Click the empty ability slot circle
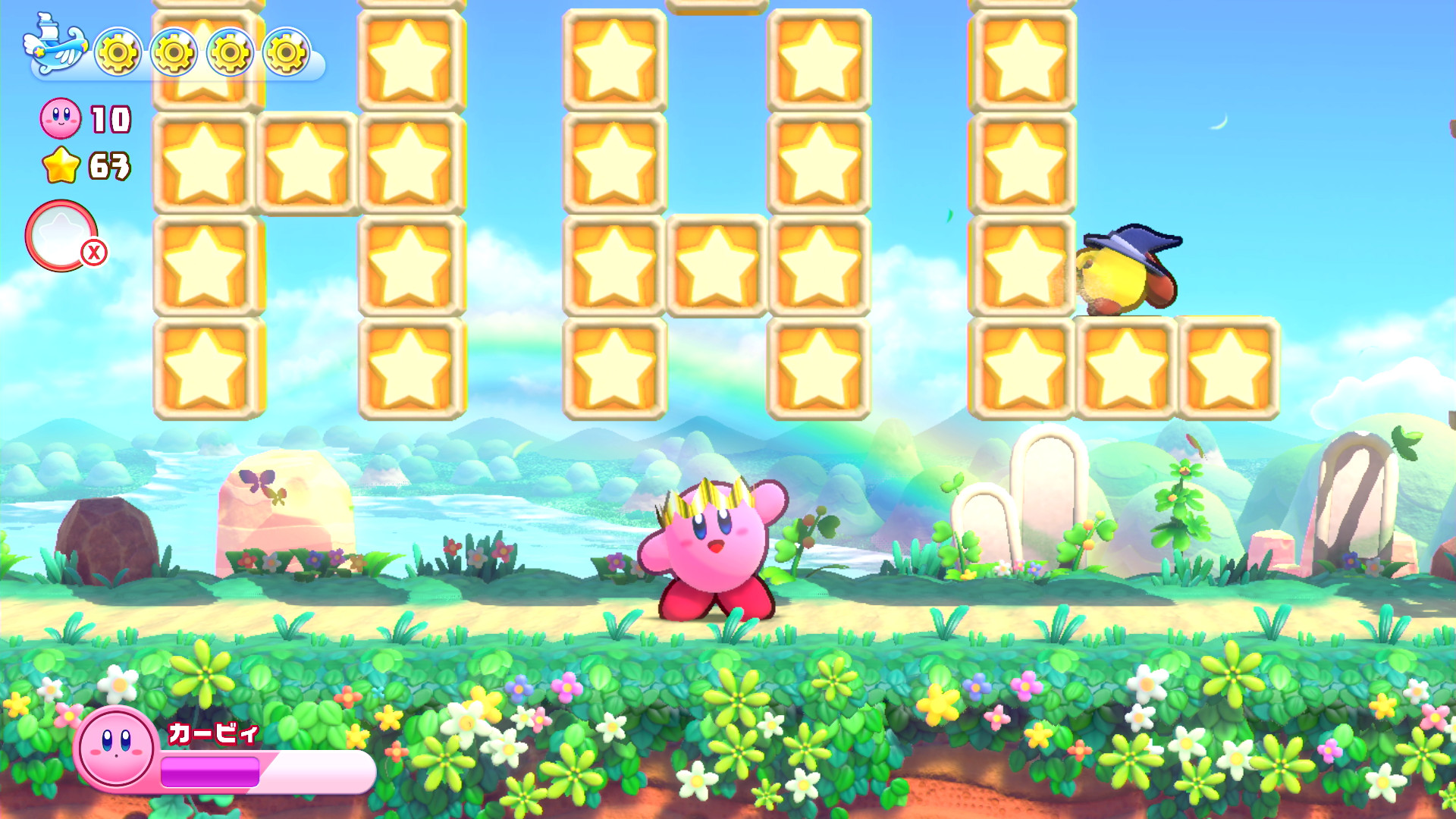This screenshot has width=1456, height=819. click(x=62, y=234)
